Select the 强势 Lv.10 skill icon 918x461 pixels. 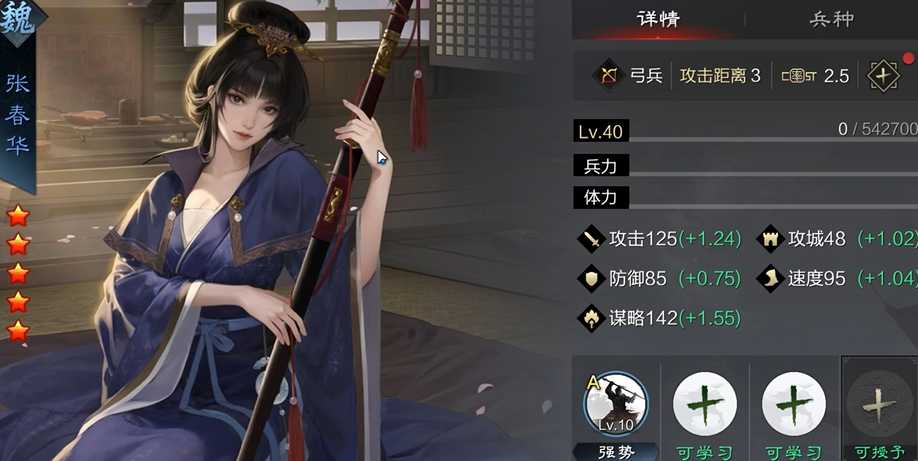[615, 404]
